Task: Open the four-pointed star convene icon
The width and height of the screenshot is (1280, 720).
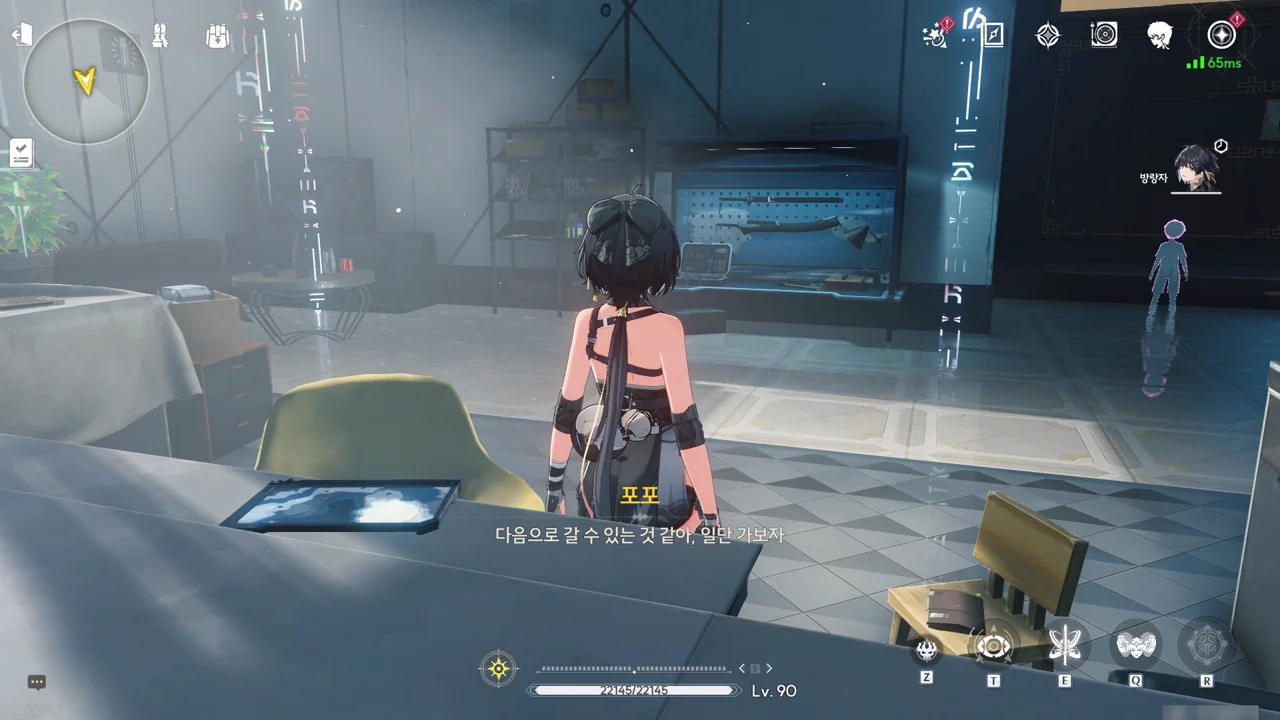Action: [1047, 36]
